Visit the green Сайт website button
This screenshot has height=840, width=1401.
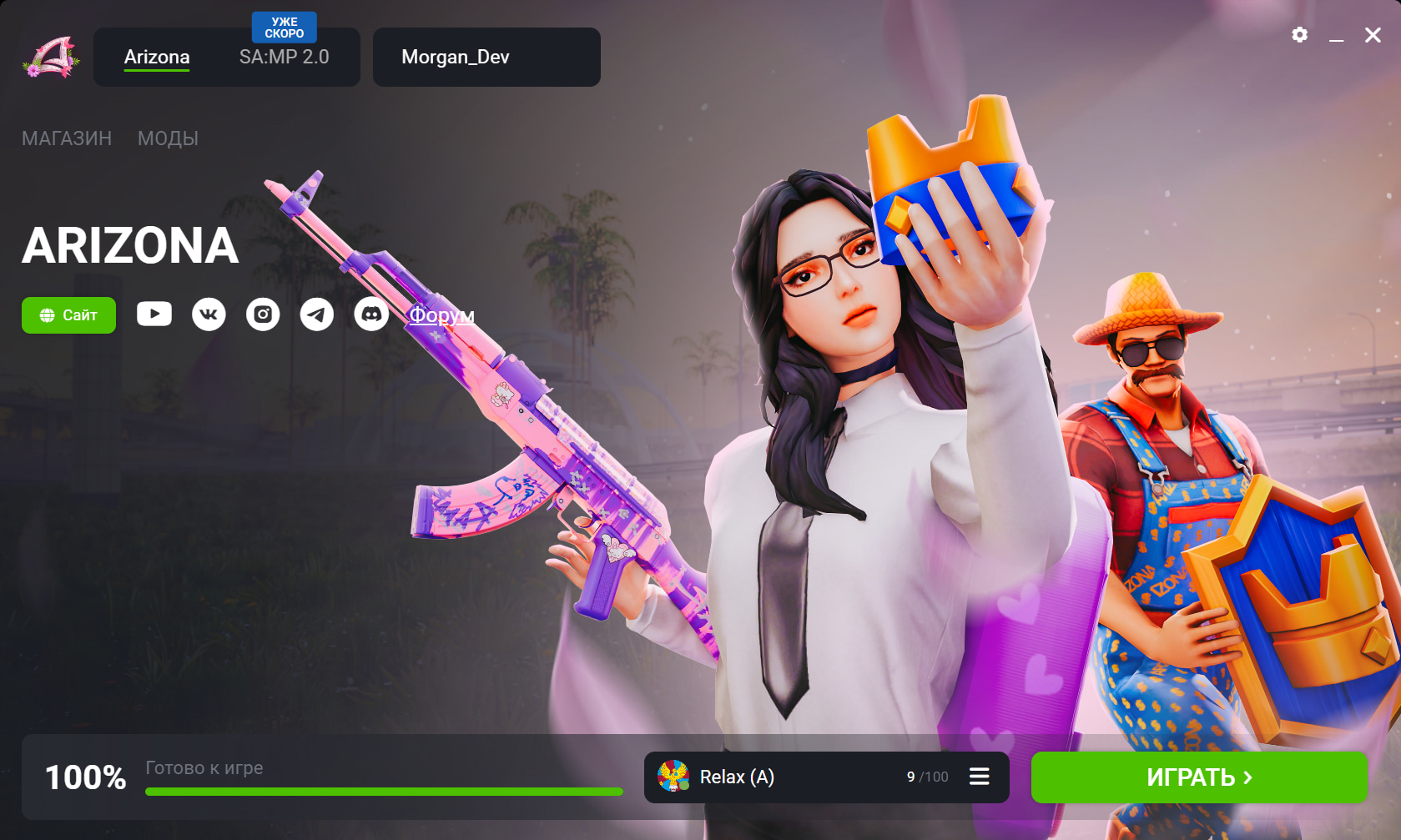point(68,315)
